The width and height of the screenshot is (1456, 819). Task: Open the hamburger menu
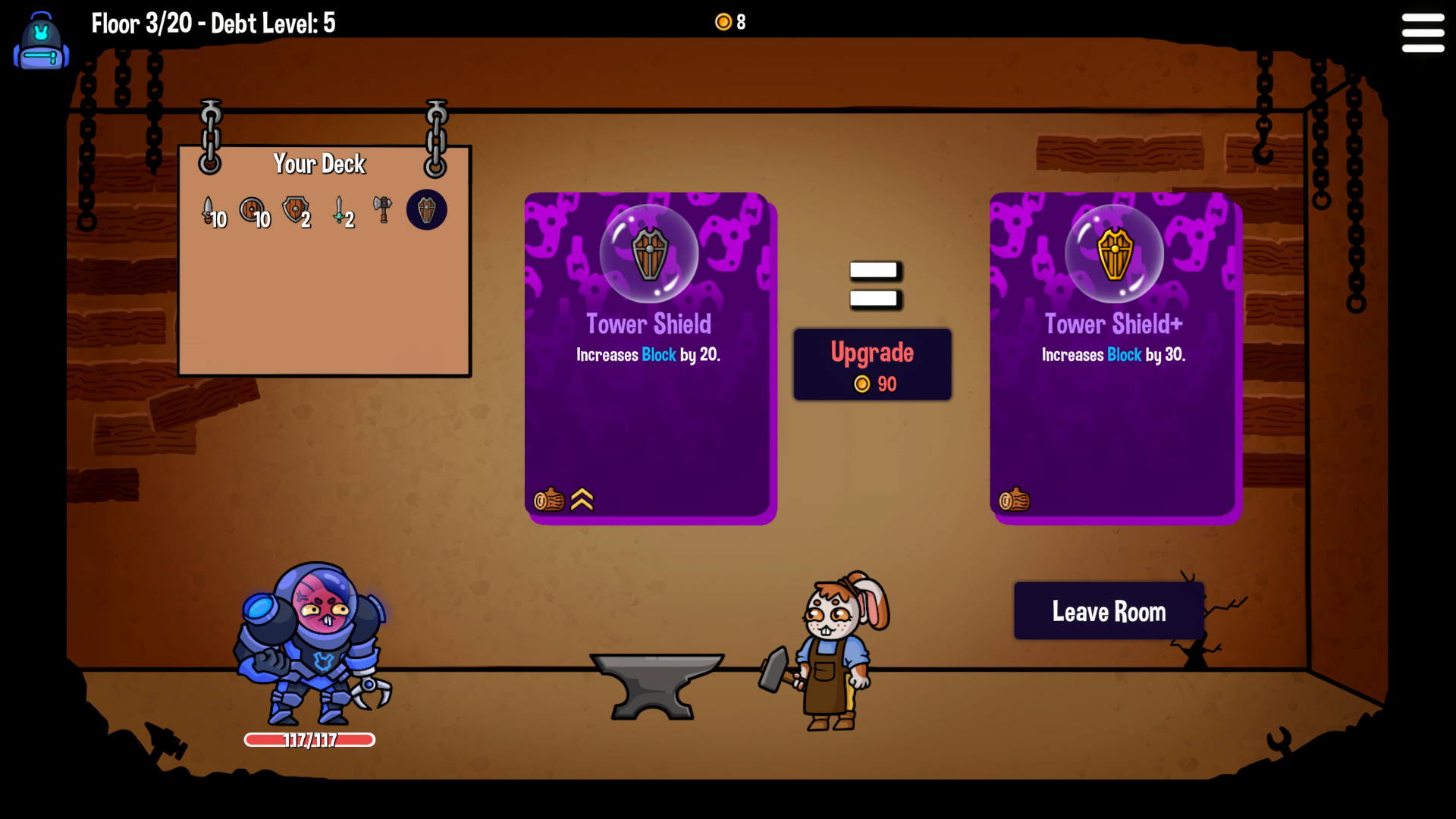(1423, 33)
